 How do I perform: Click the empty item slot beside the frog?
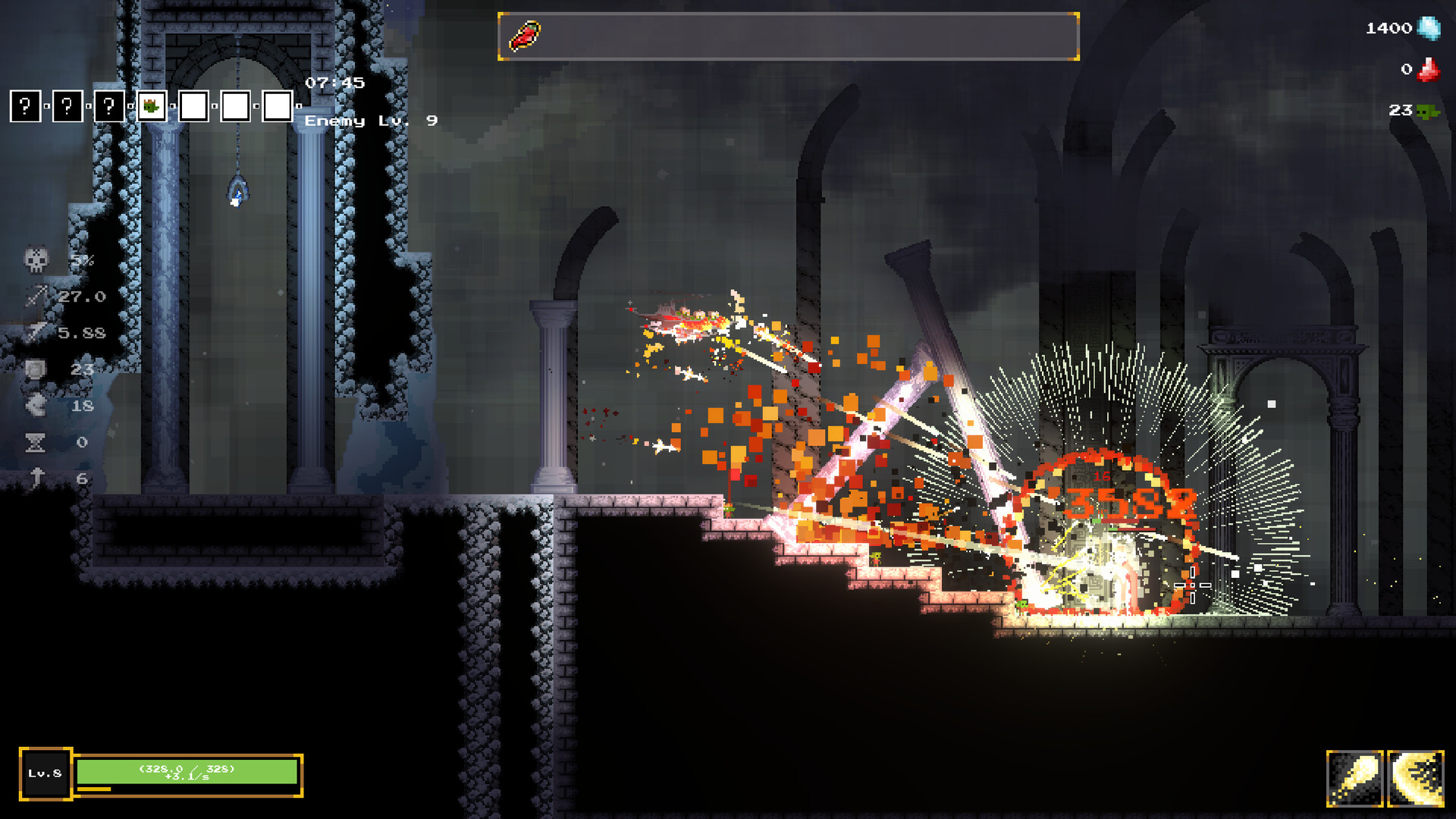coord(193,106)
